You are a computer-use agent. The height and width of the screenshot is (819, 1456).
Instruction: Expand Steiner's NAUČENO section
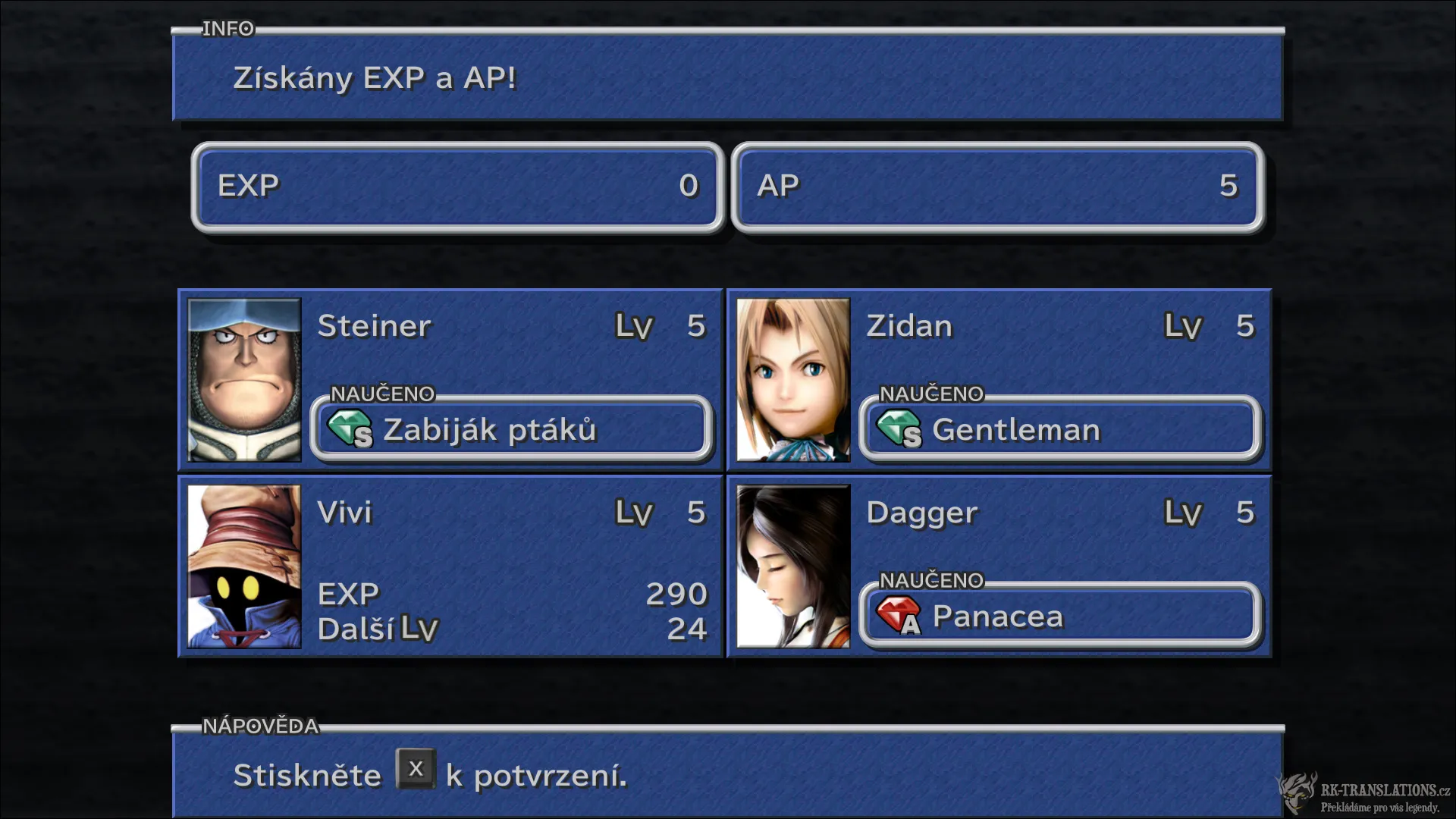pyautogui.click(x=383, y=394)
